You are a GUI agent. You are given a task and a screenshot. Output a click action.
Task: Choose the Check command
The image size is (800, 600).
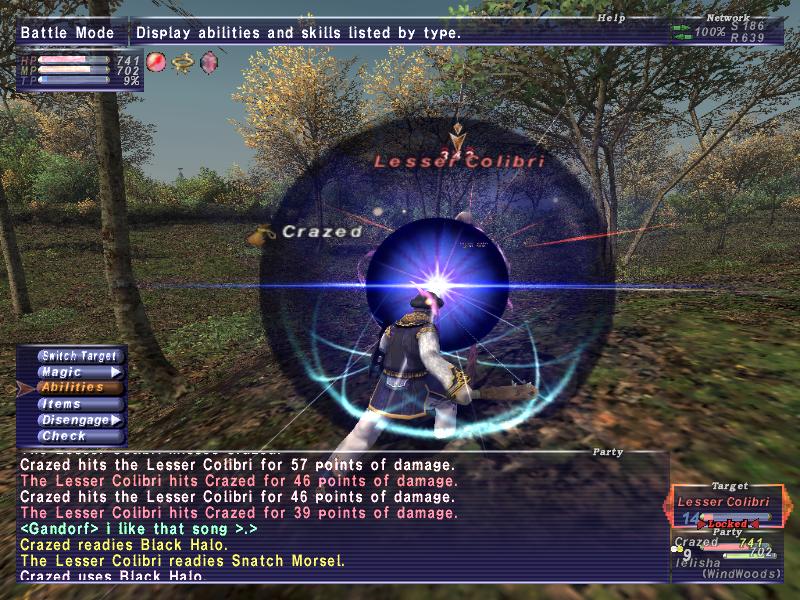[x=79, y=436]
